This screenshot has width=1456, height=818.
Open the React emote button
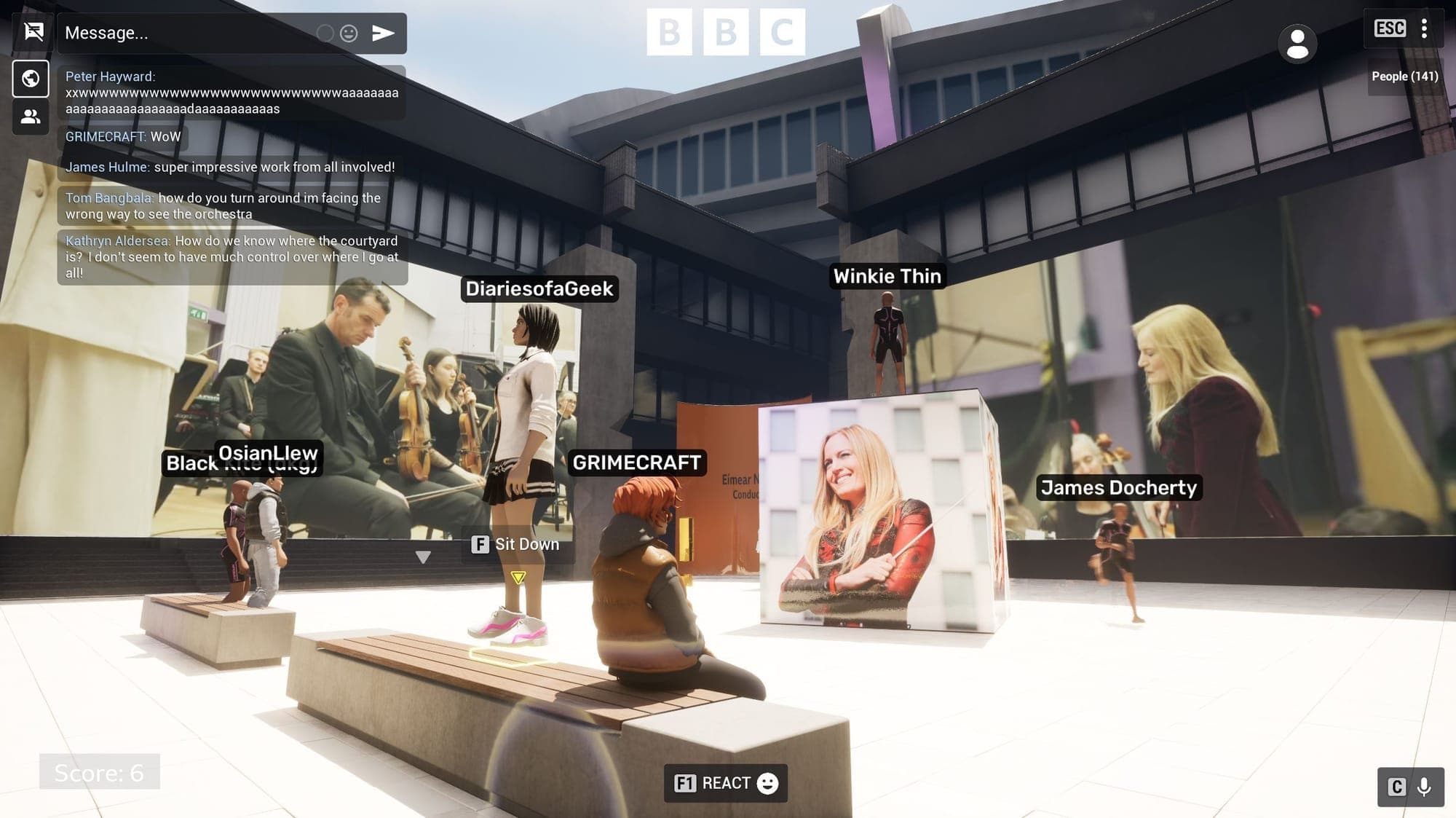click(x=726, y=783)
